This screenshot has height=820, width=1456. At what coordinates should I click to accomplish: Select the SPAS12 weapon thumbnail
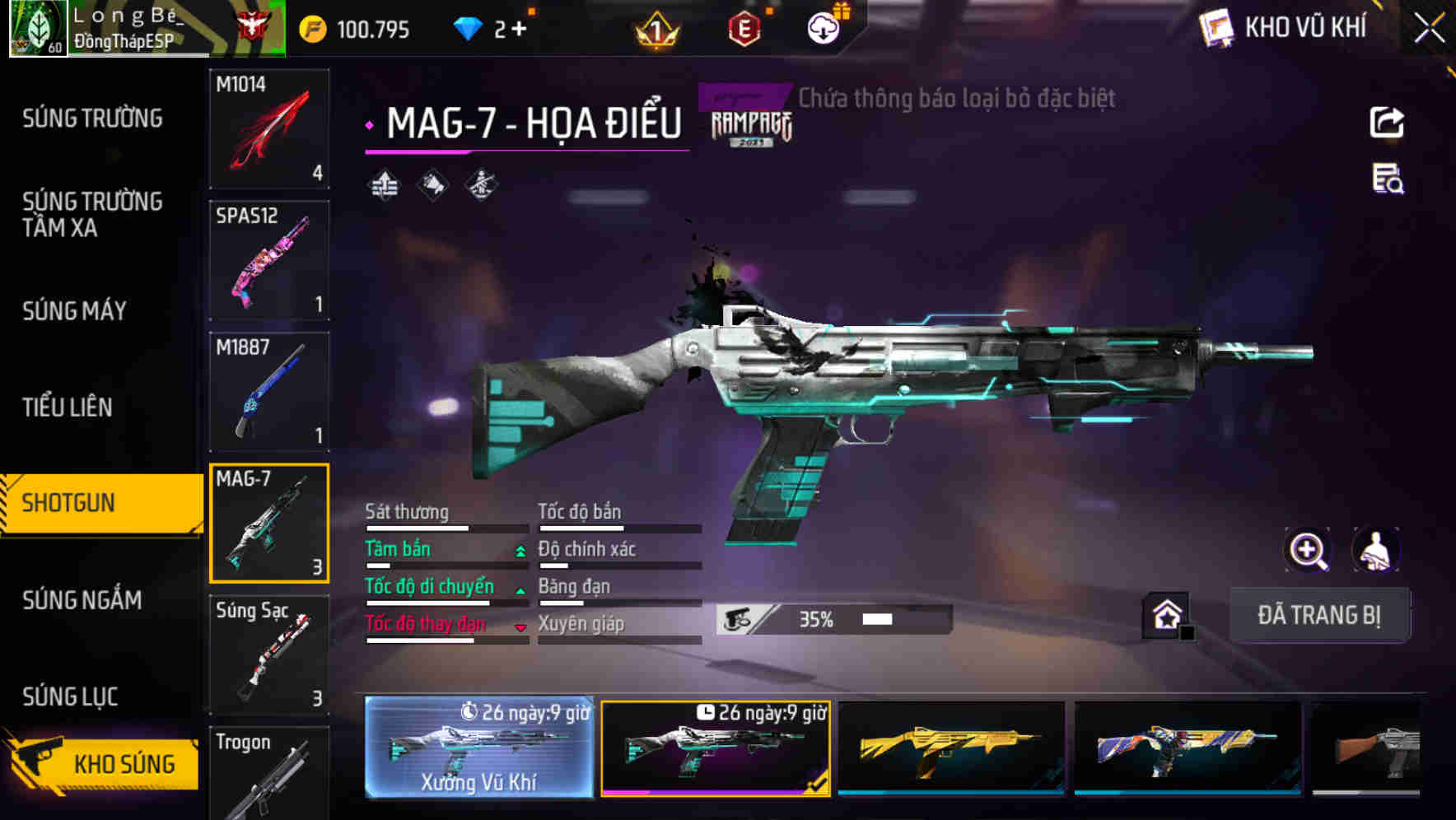[269, 259]
